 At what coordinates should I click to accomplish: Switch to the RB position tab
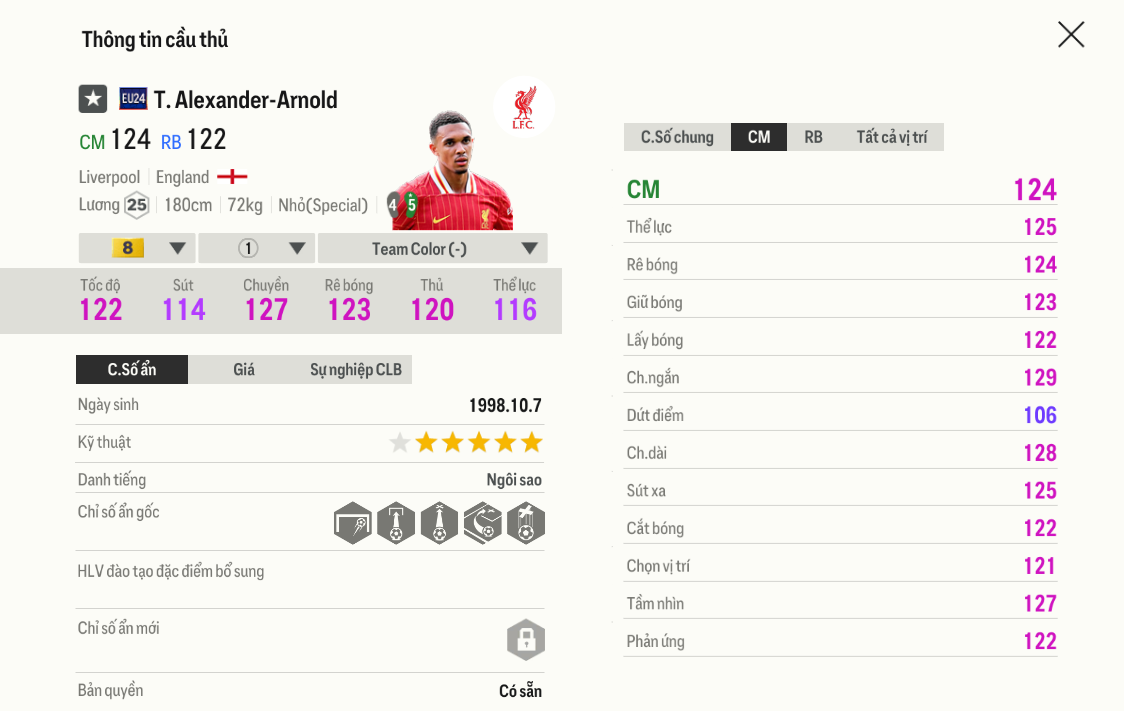point(813,137)
